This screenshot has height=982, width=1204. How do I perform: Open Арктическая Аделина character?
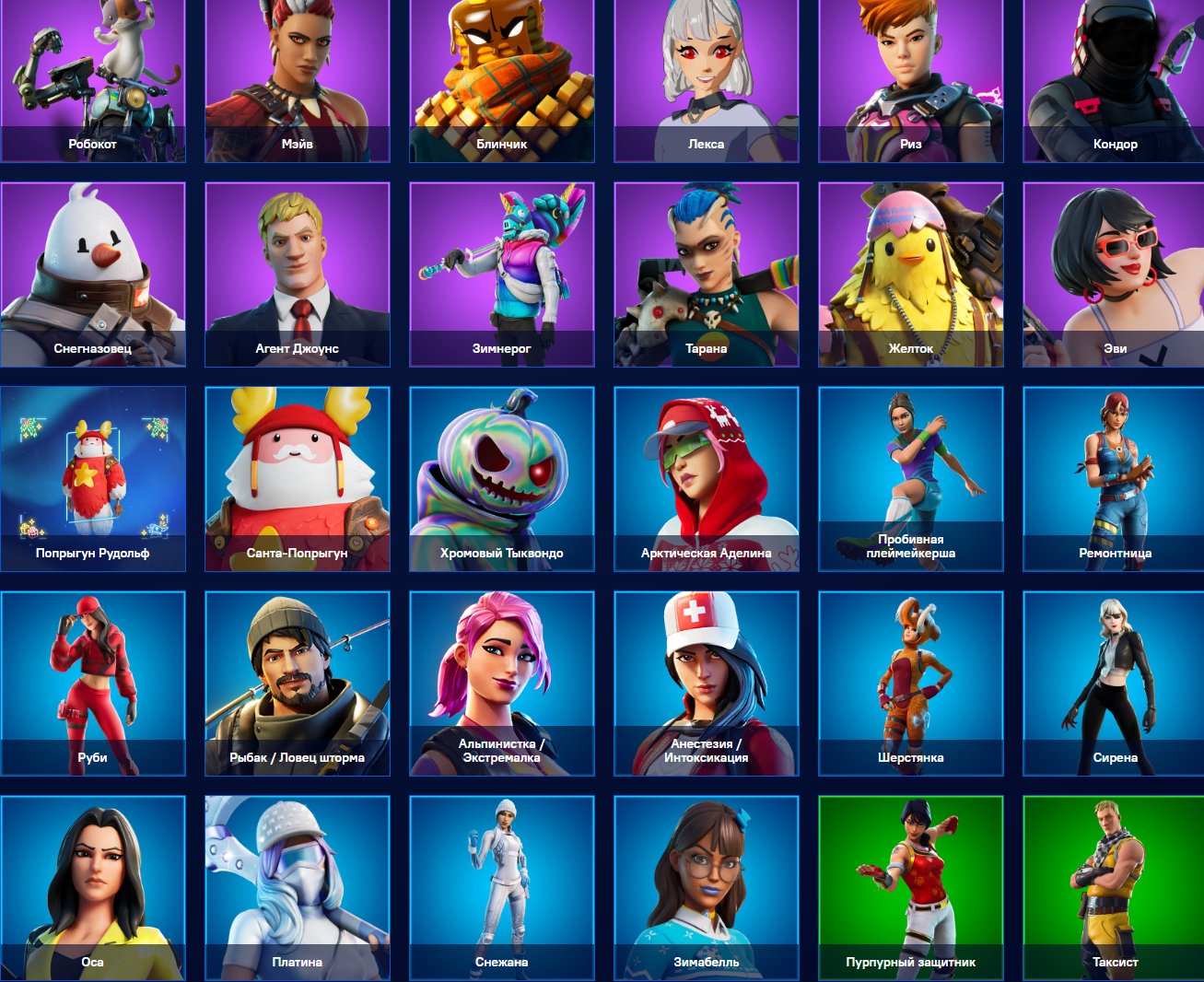(706, 478)
